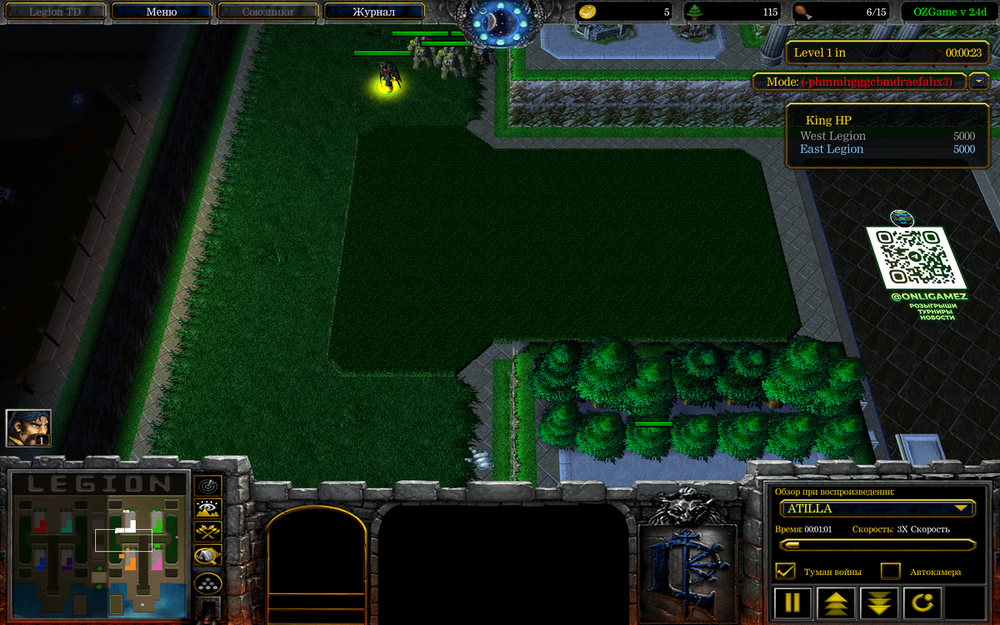
Task: Toggle the Туман войны checkbox
Action: pyautogui.click(x=786, y=571)
